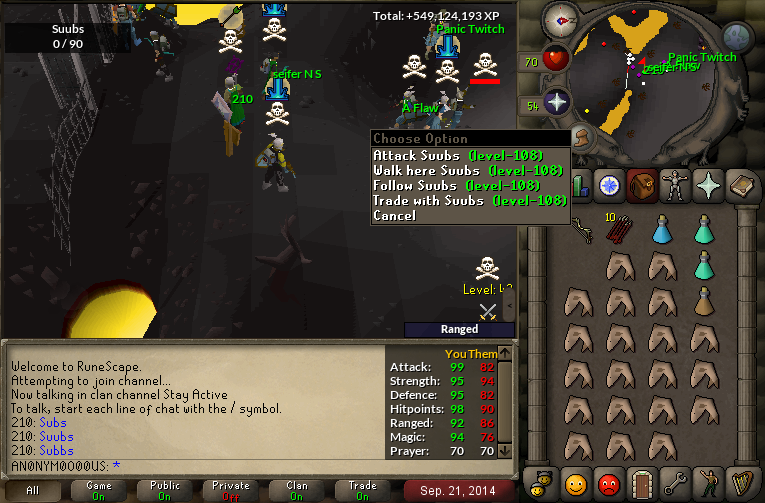Switch chat to the All filter
Screen dimensions: 765x503
pos(33,490)
